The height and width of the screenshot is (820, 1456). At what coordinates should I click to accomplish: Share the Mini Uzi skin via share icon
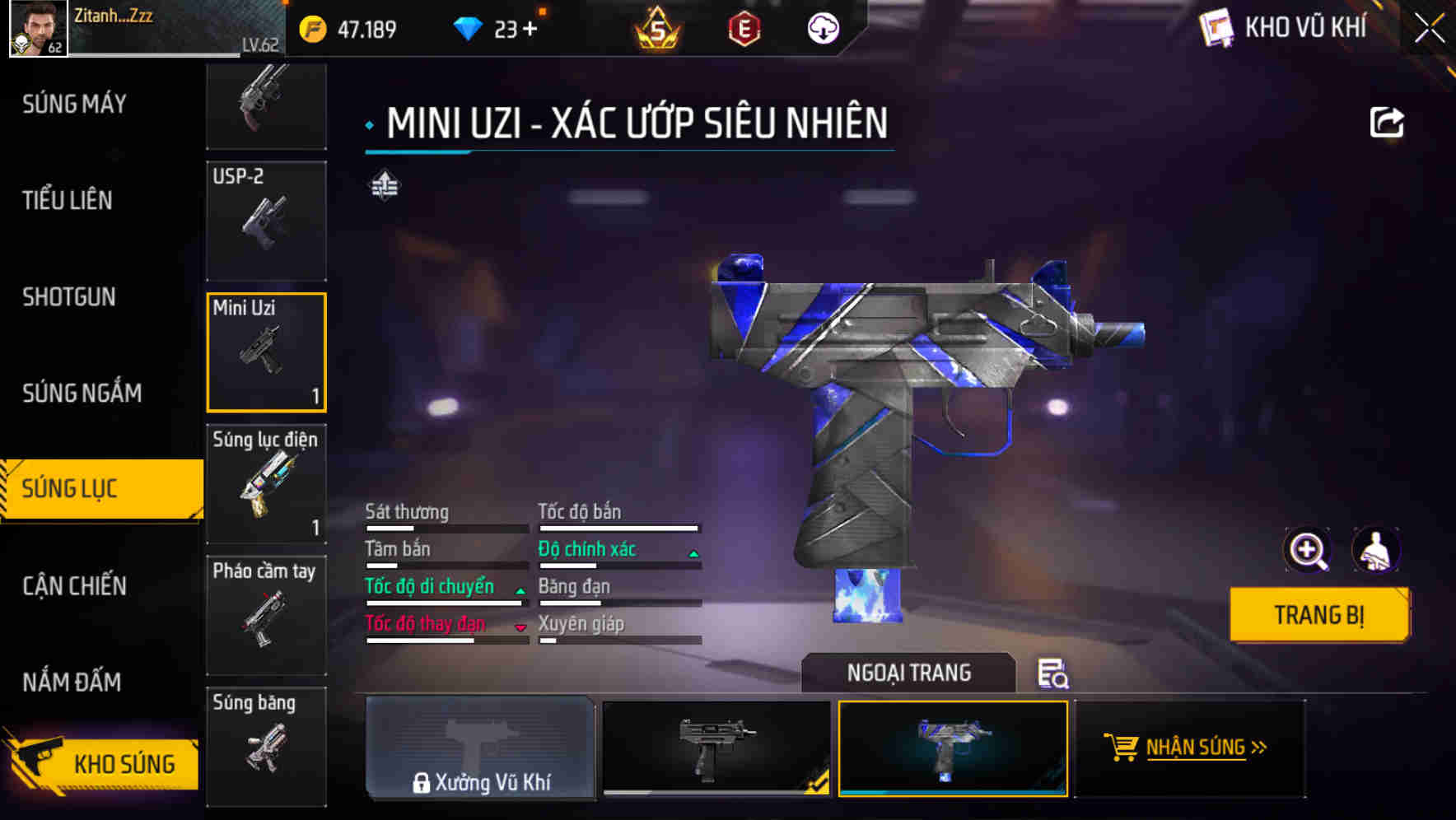pos(1388,122)
